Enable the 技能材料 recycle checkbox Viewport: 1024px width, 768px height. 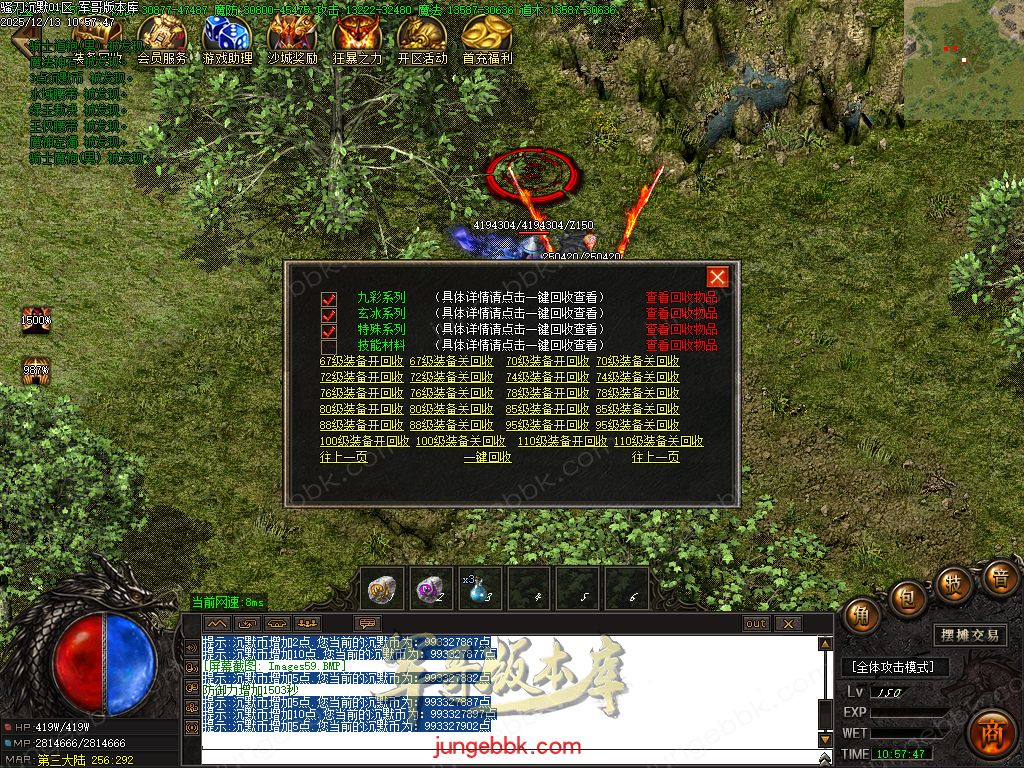329,346
